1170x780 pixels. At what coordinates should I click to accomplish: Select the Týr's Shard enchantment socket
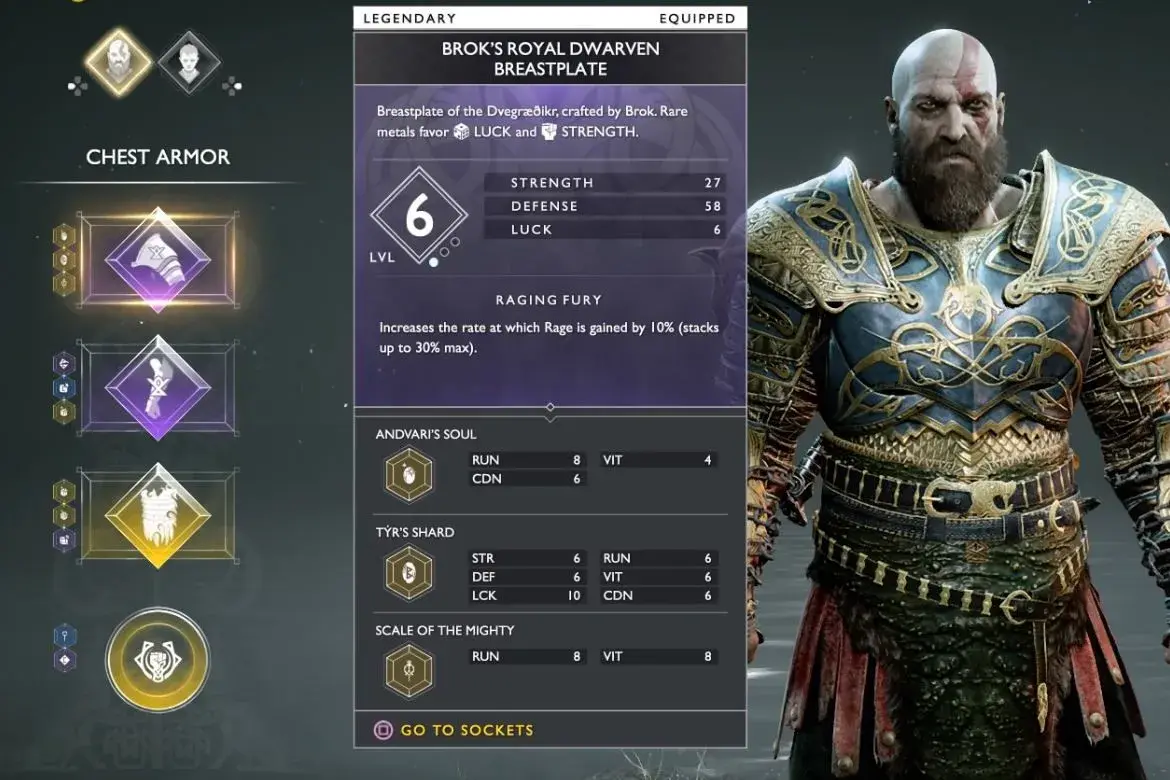[409, 573]
